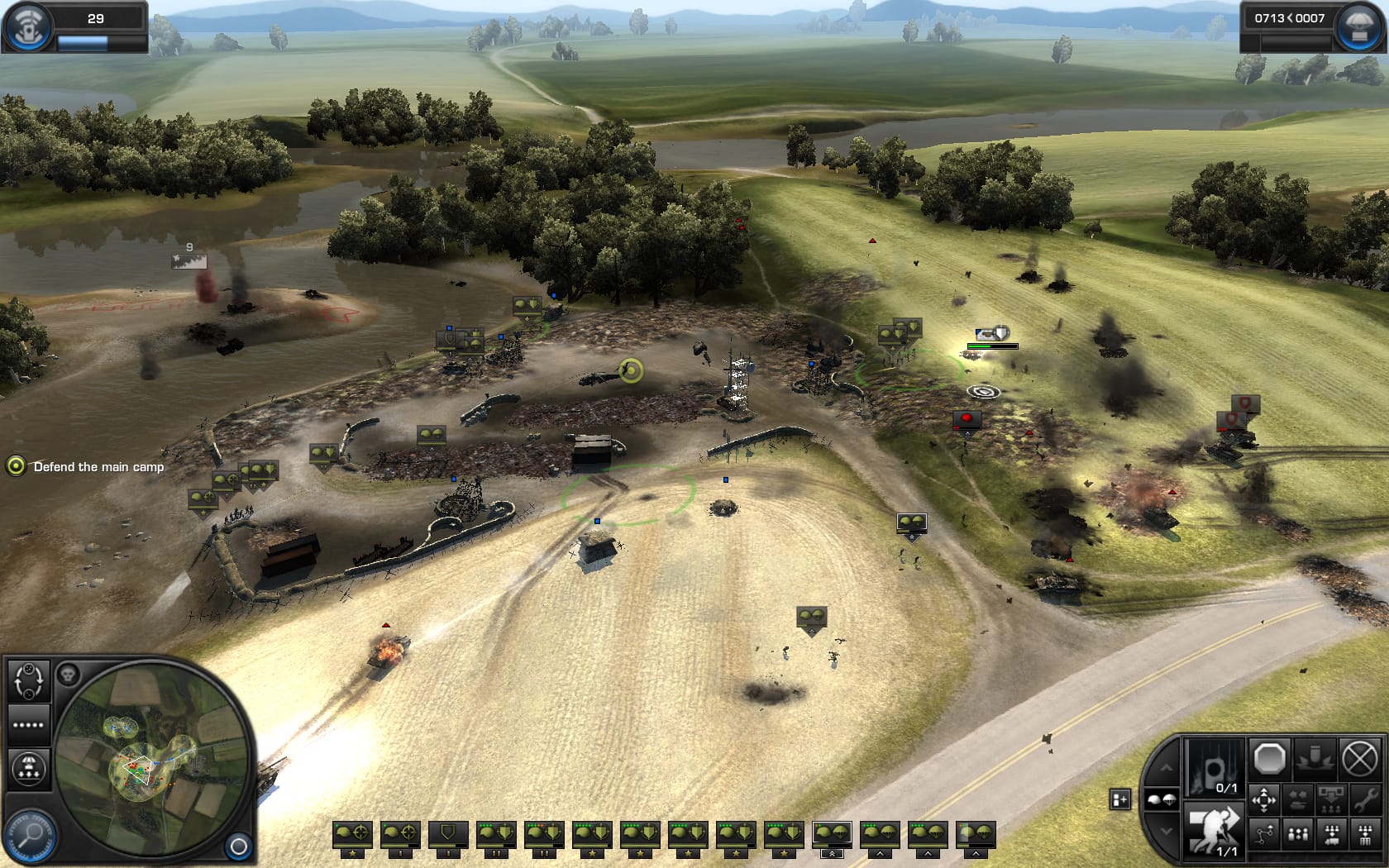Select the repair wrench command icon
The height and width of the screenshot is (868, 1389).
click(x=1366, y=800)
